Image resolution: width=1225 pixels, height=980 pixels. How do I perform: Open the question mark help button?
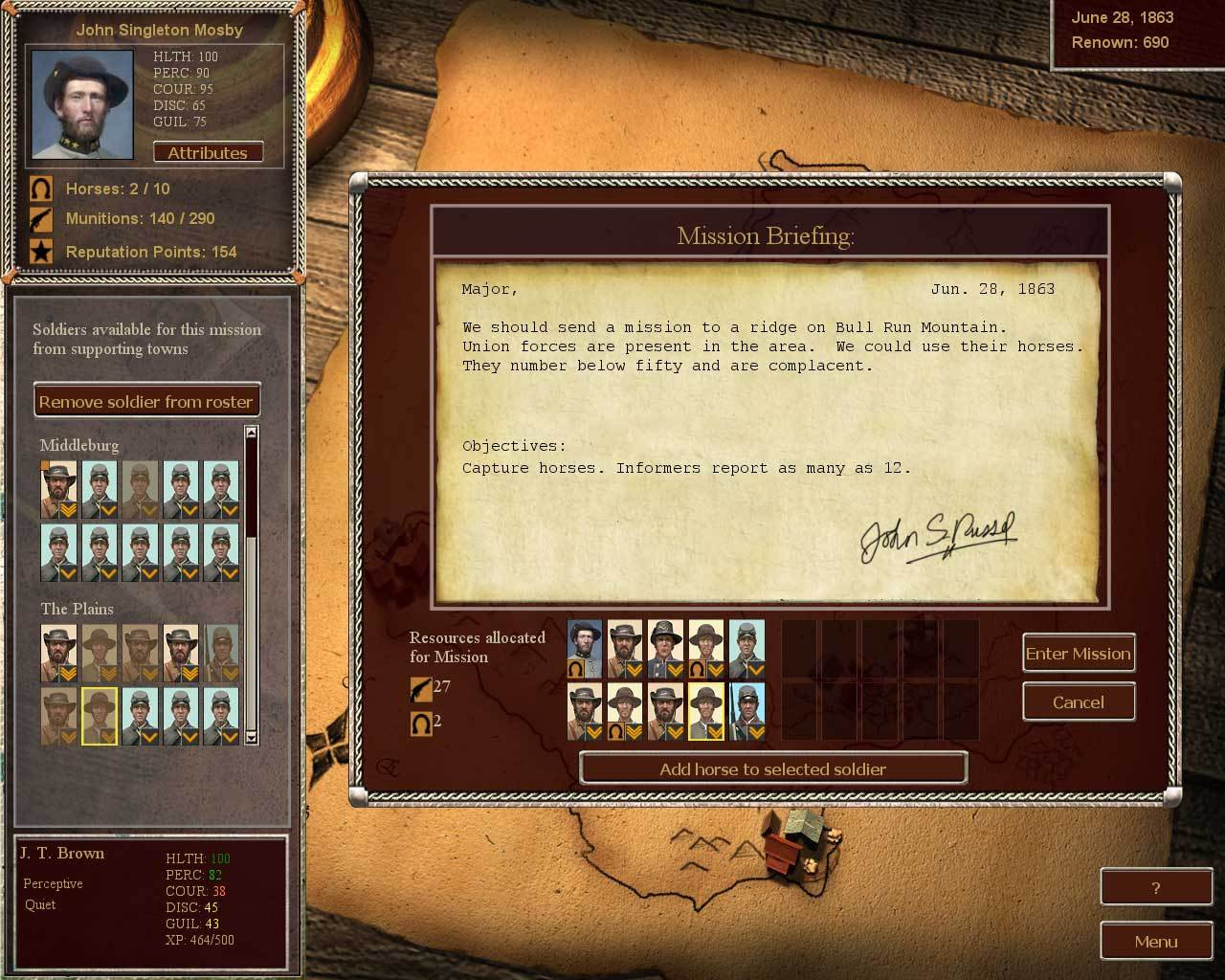click(1156, 888)
